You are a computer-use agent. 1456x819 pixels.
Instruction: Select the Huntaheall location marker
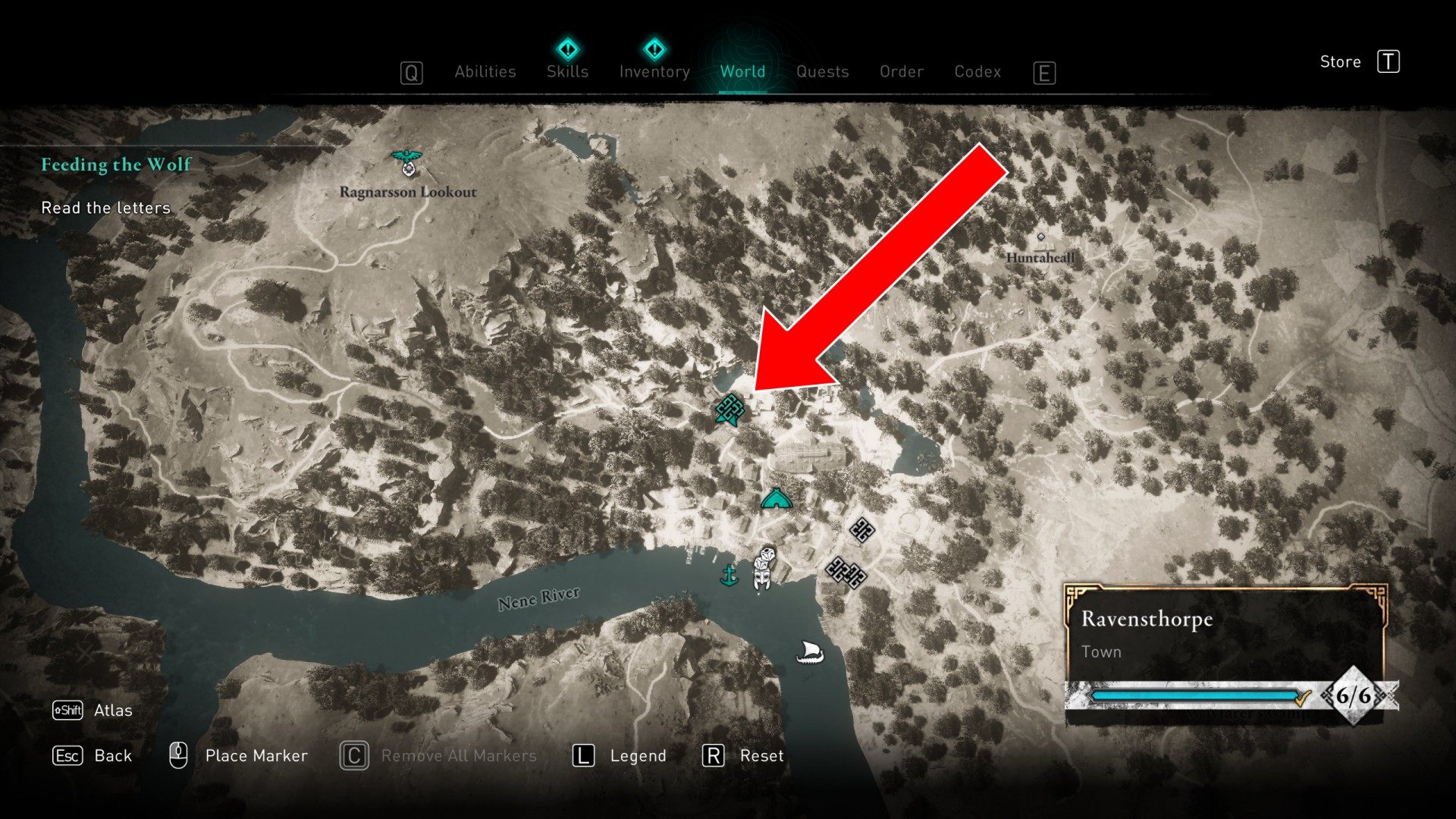coord(1040,238)
